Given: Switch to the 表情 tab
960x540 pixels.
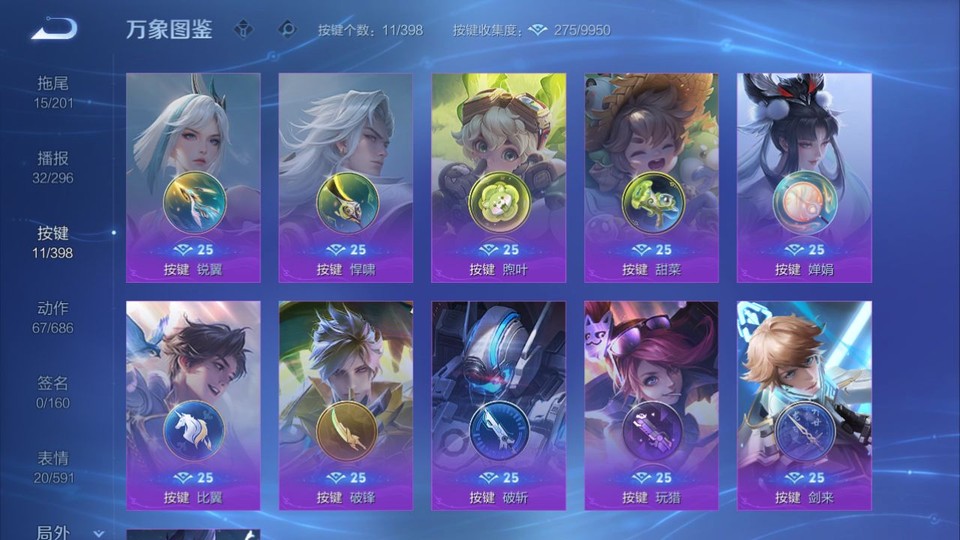Looking at the screenshot, I should pos(54,467).
